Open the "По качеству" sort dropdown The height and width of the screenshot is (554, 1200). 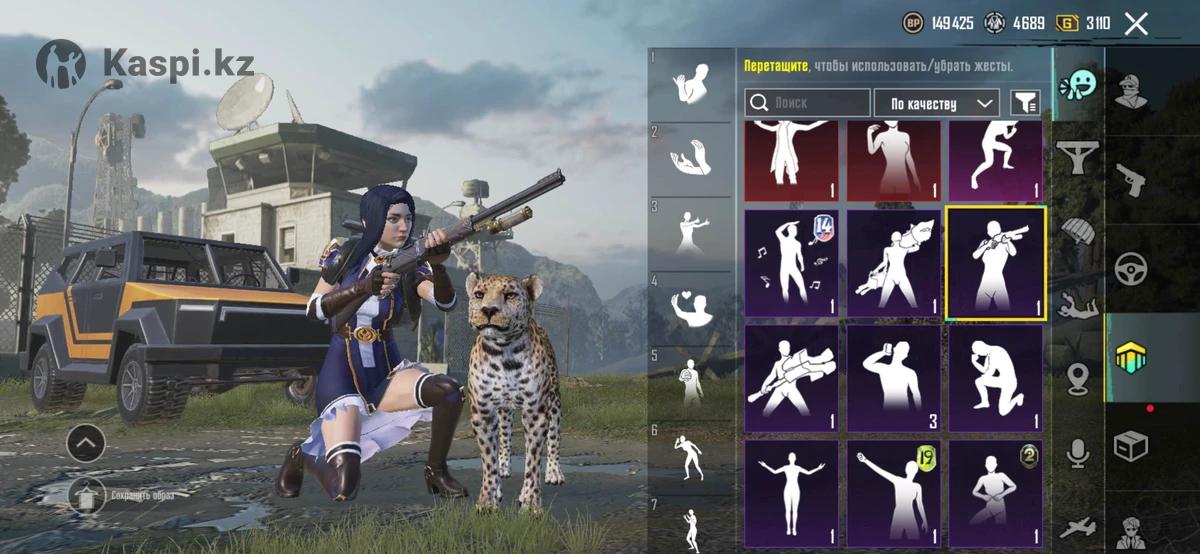(936, 103)
